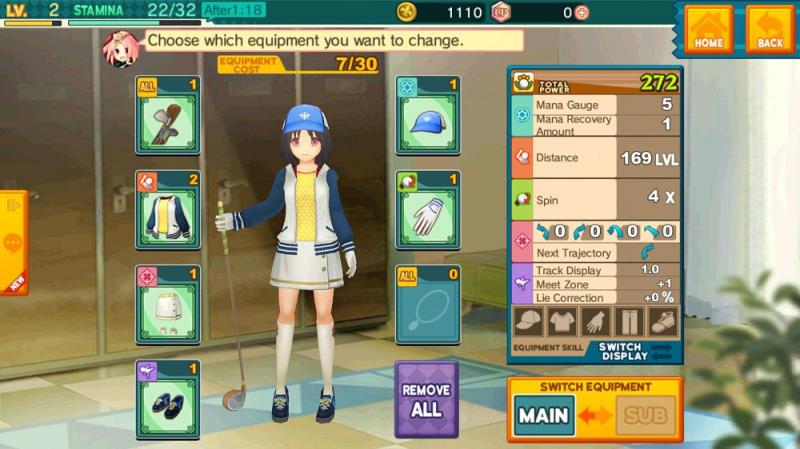Open the white skirt equipment slot

point(168,305)
